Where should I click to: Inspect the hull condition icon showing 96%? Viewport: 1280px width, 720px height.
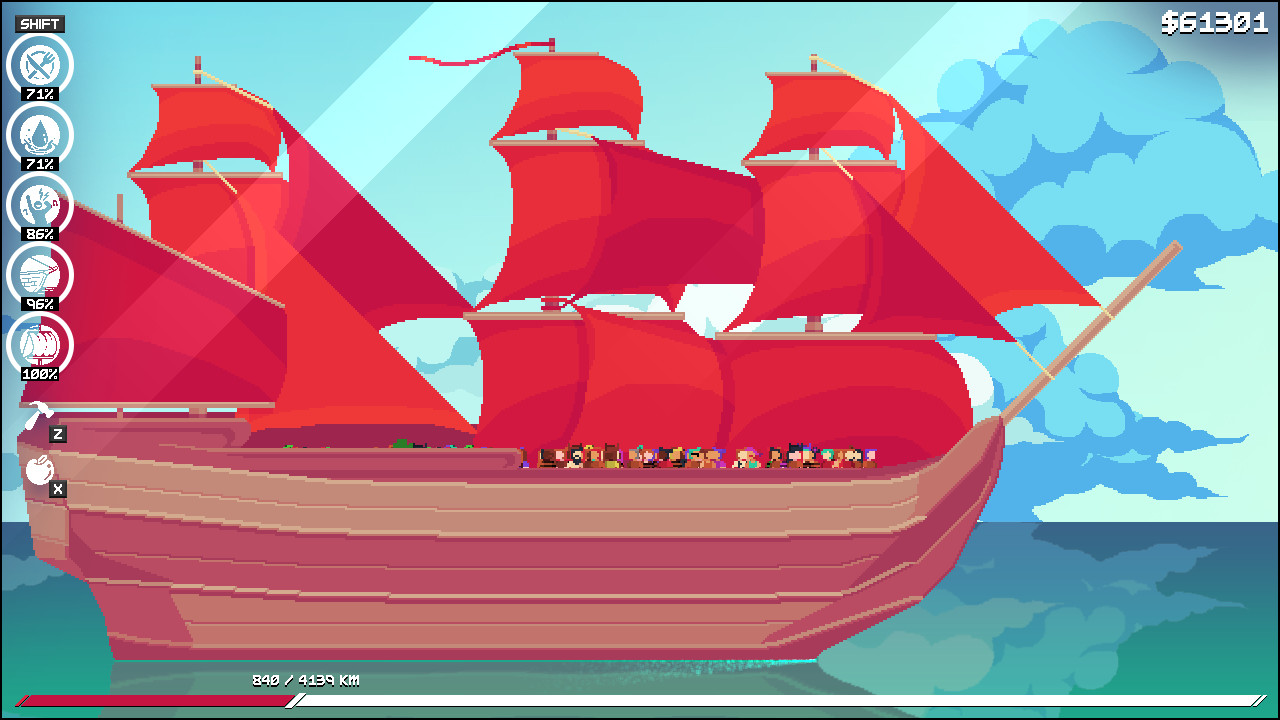tap(40, 277)
